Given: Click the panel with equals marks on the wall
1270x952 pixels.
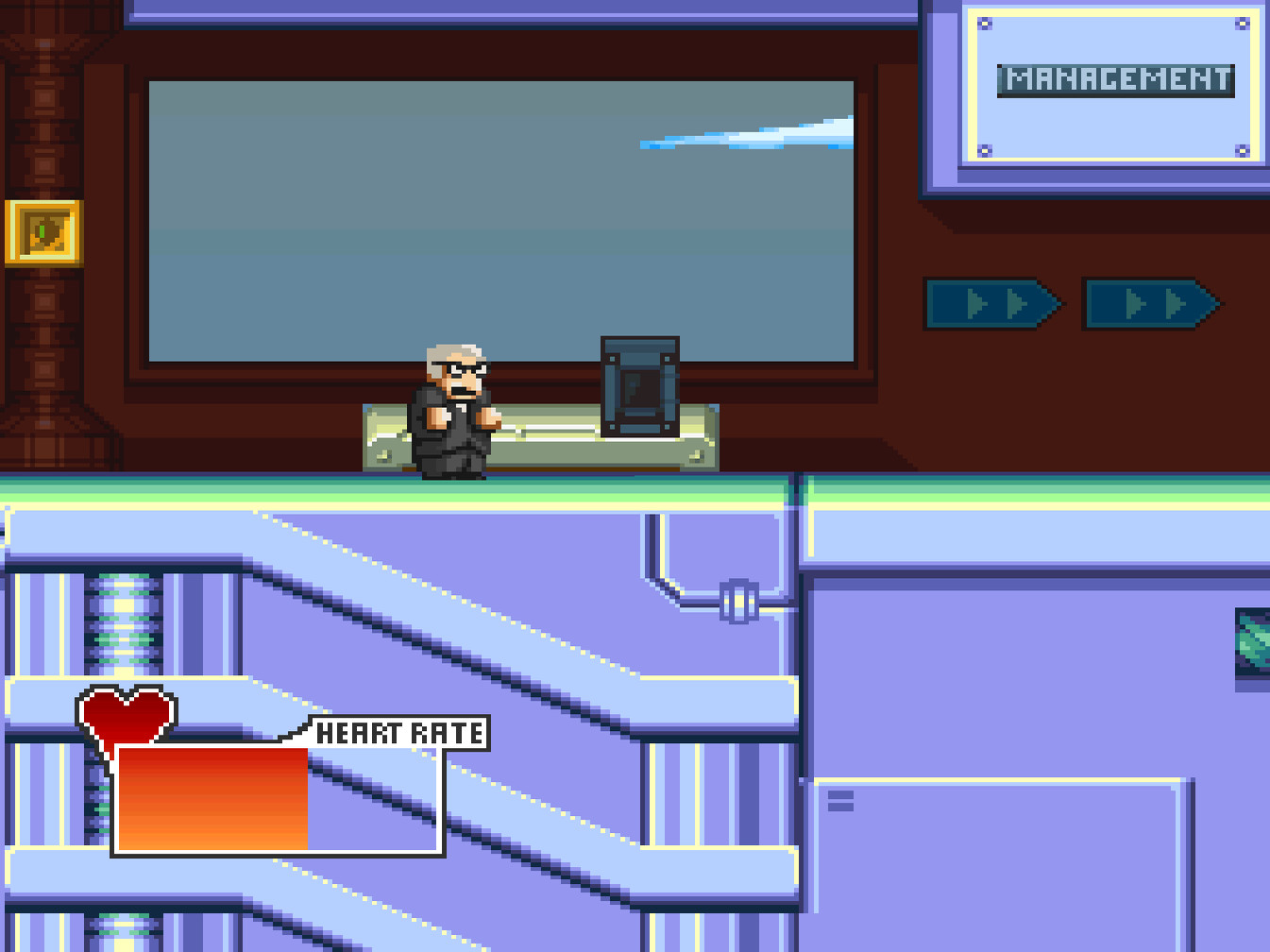Looking at the screenshot, I should (840, 800).
